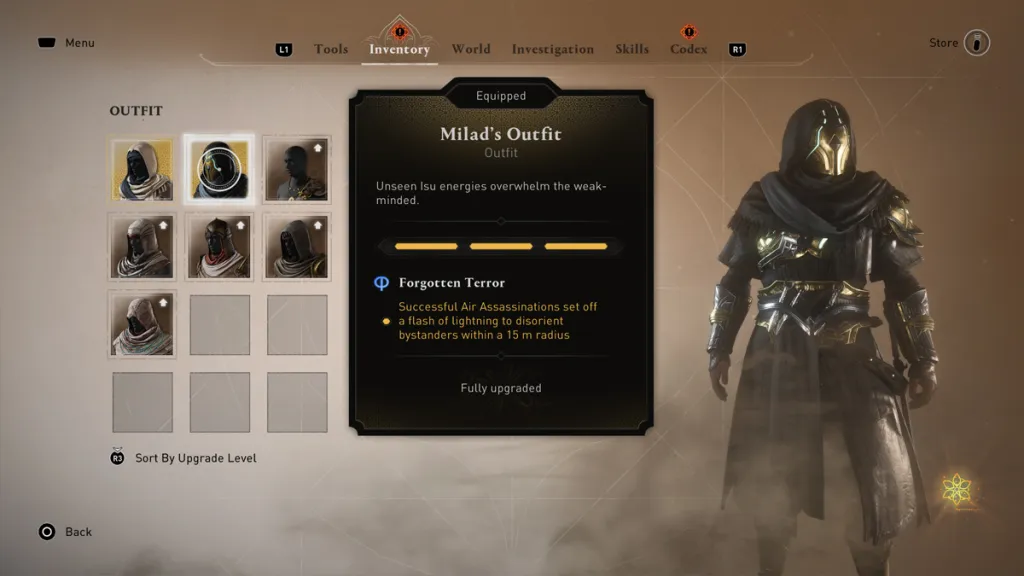The width and height of the screenshot is (1024, 576).
Task: Choose the white-hooded outfit on gold background
Action: pos(142,169)
